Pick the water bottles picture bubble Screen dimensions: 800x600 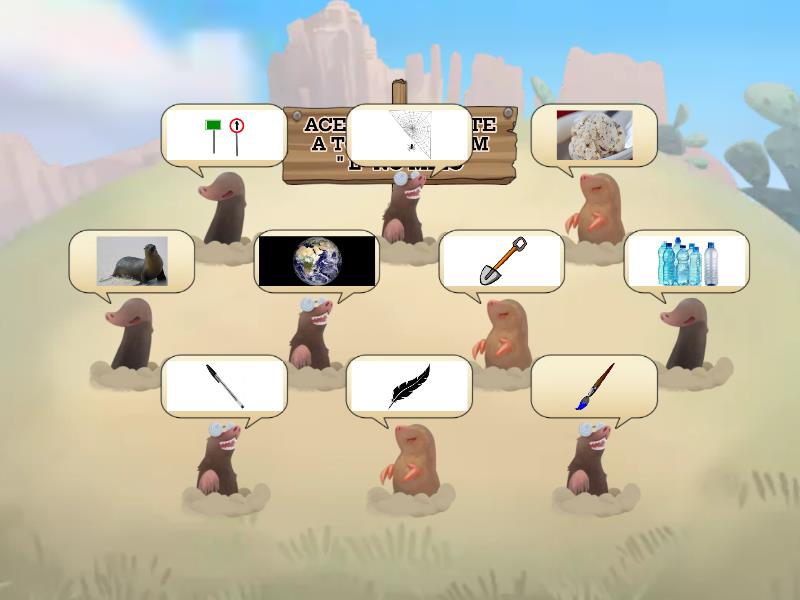pyautogui.click(x=687, y=261)
